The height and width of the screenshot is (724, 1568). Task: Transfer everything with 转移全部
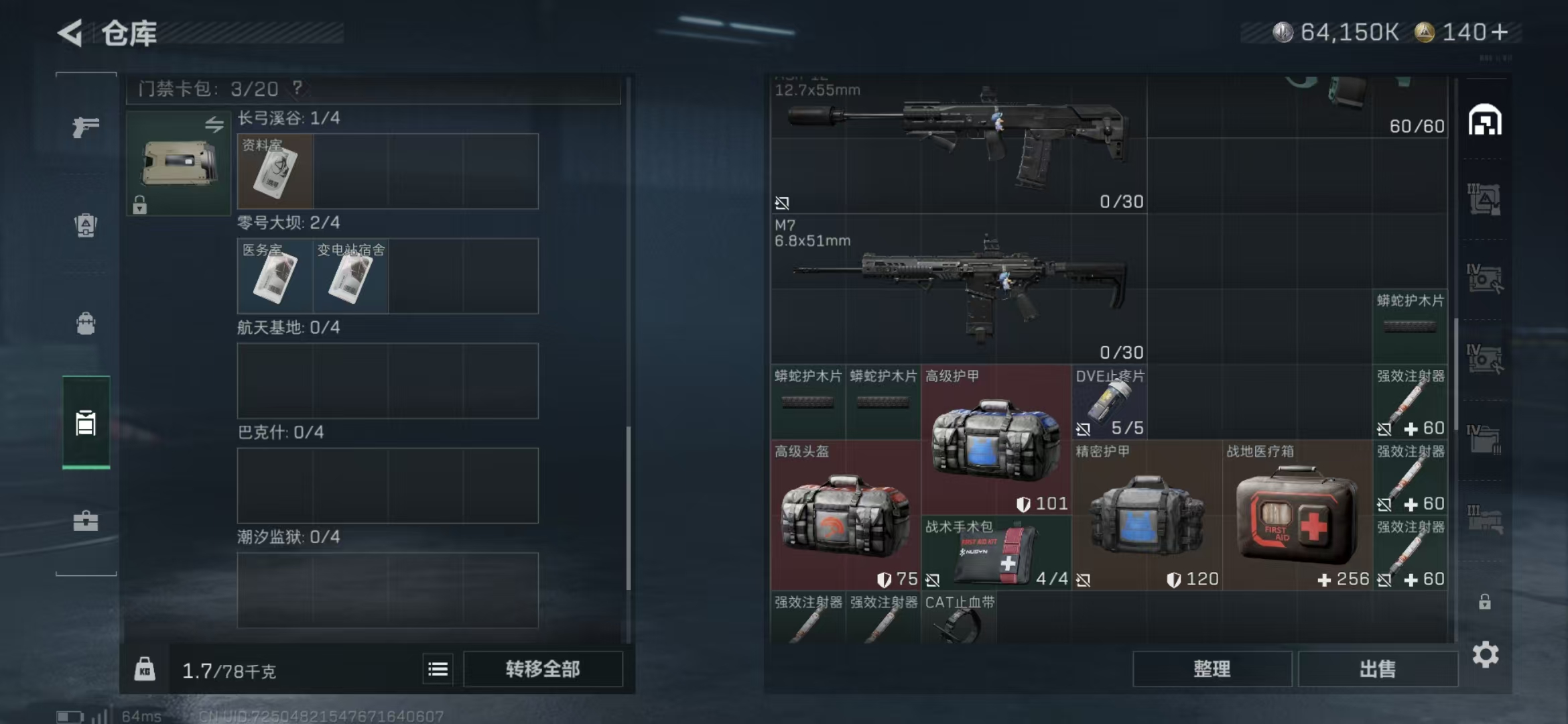coord(543,668)
